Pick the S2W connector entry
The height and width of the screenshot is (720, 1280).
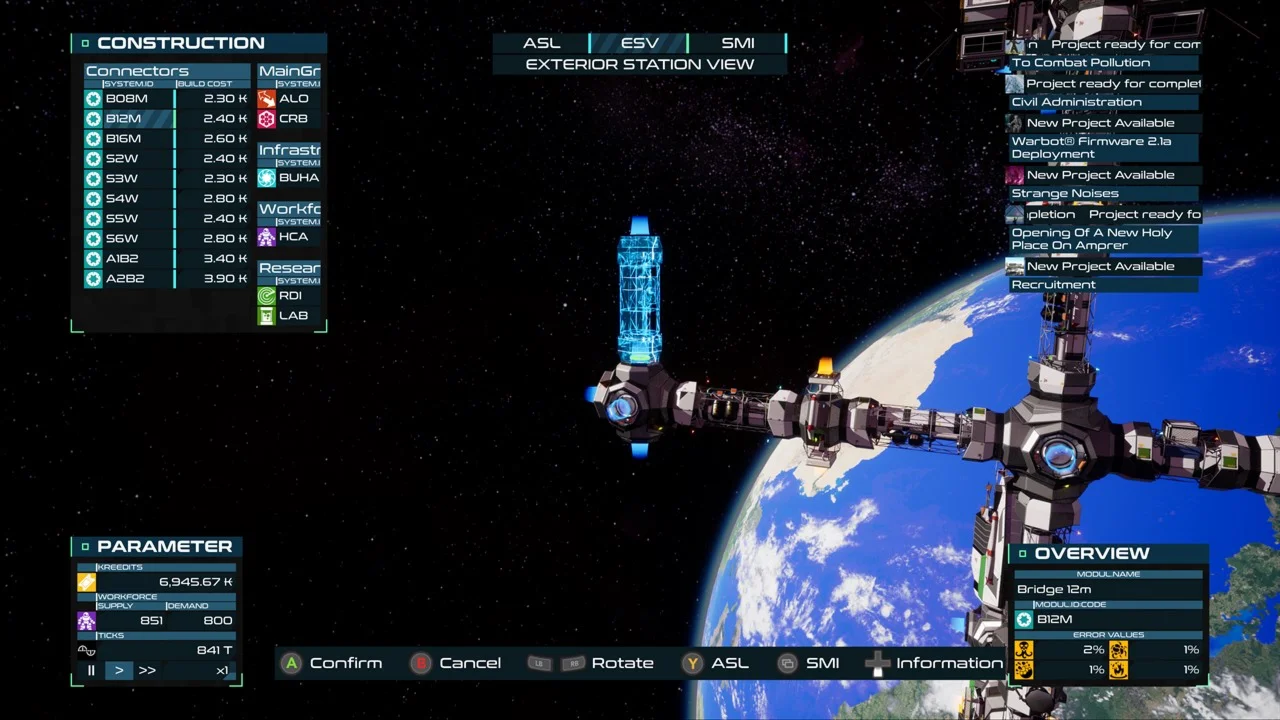[122, 159]
